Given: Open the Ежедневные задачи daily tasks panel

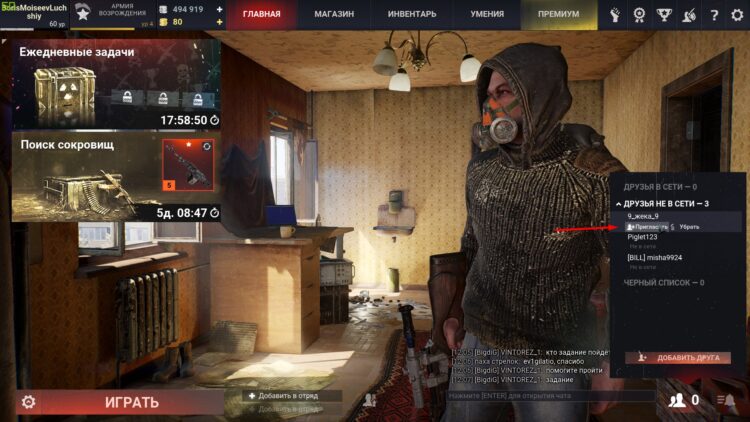Looking at the screenshot, I should coord(116,84).
